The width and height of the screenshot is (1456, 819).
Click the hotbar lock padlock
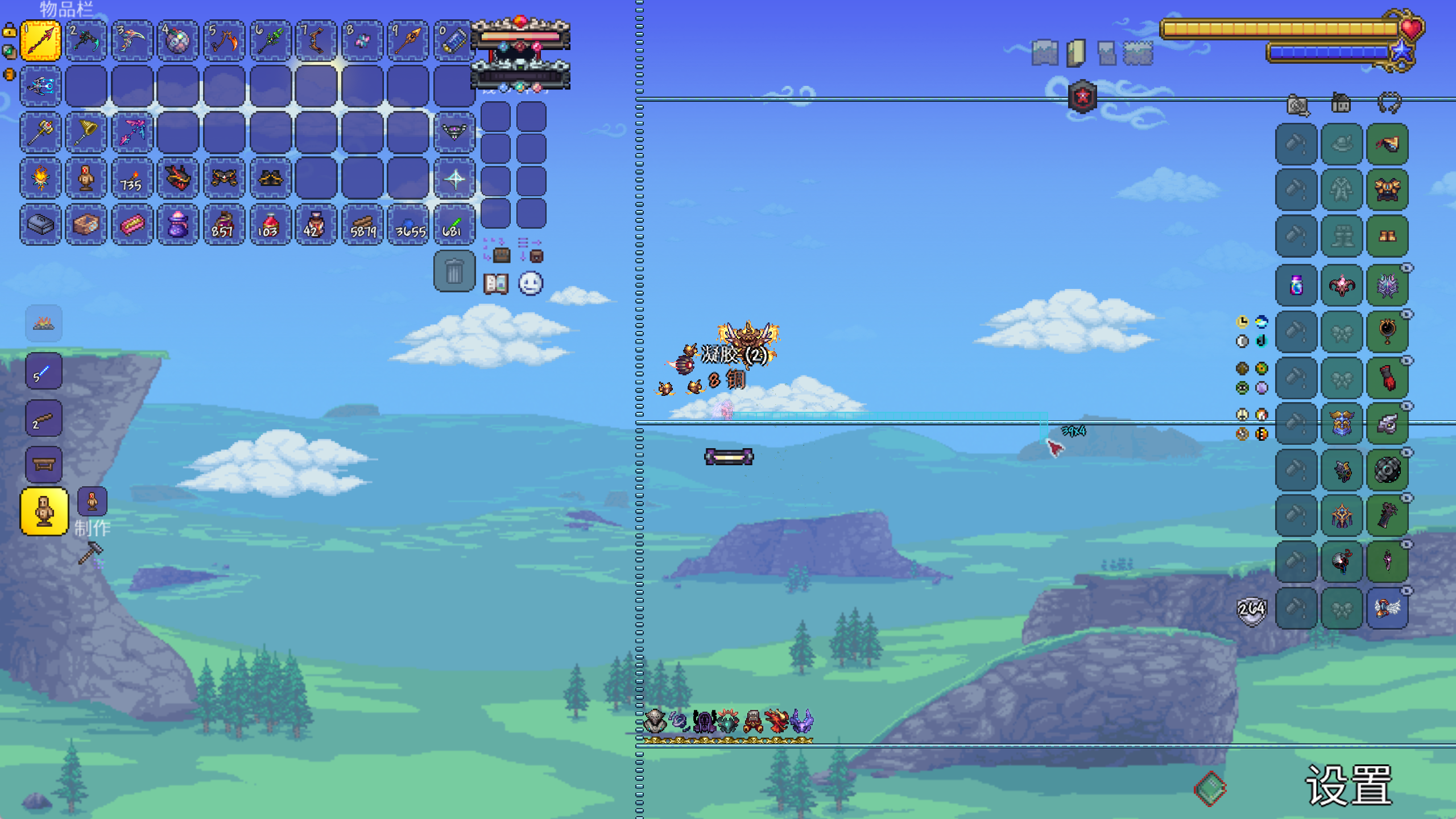(x=10, y=30)
